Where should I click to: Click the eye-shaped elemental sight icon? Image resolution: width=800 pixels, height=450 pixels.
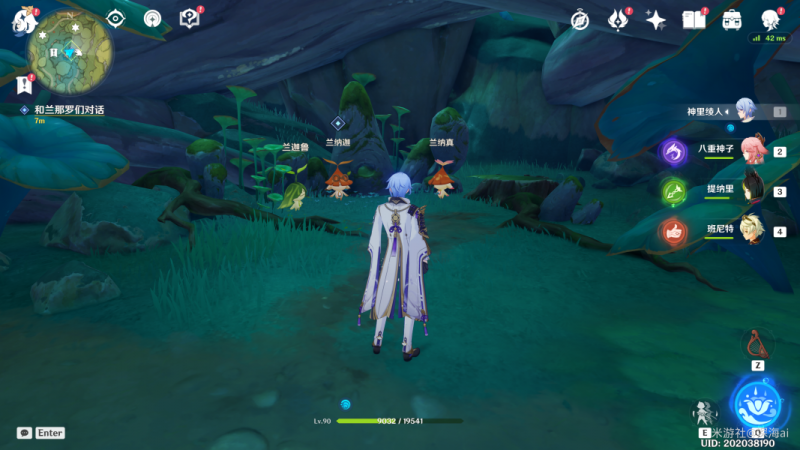coord(116,19)
